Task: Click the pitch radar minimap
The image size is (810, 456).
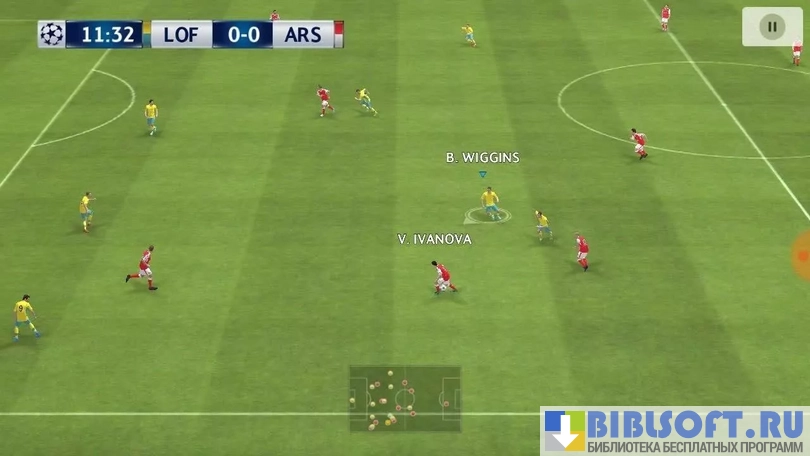Action: (404, 398)
